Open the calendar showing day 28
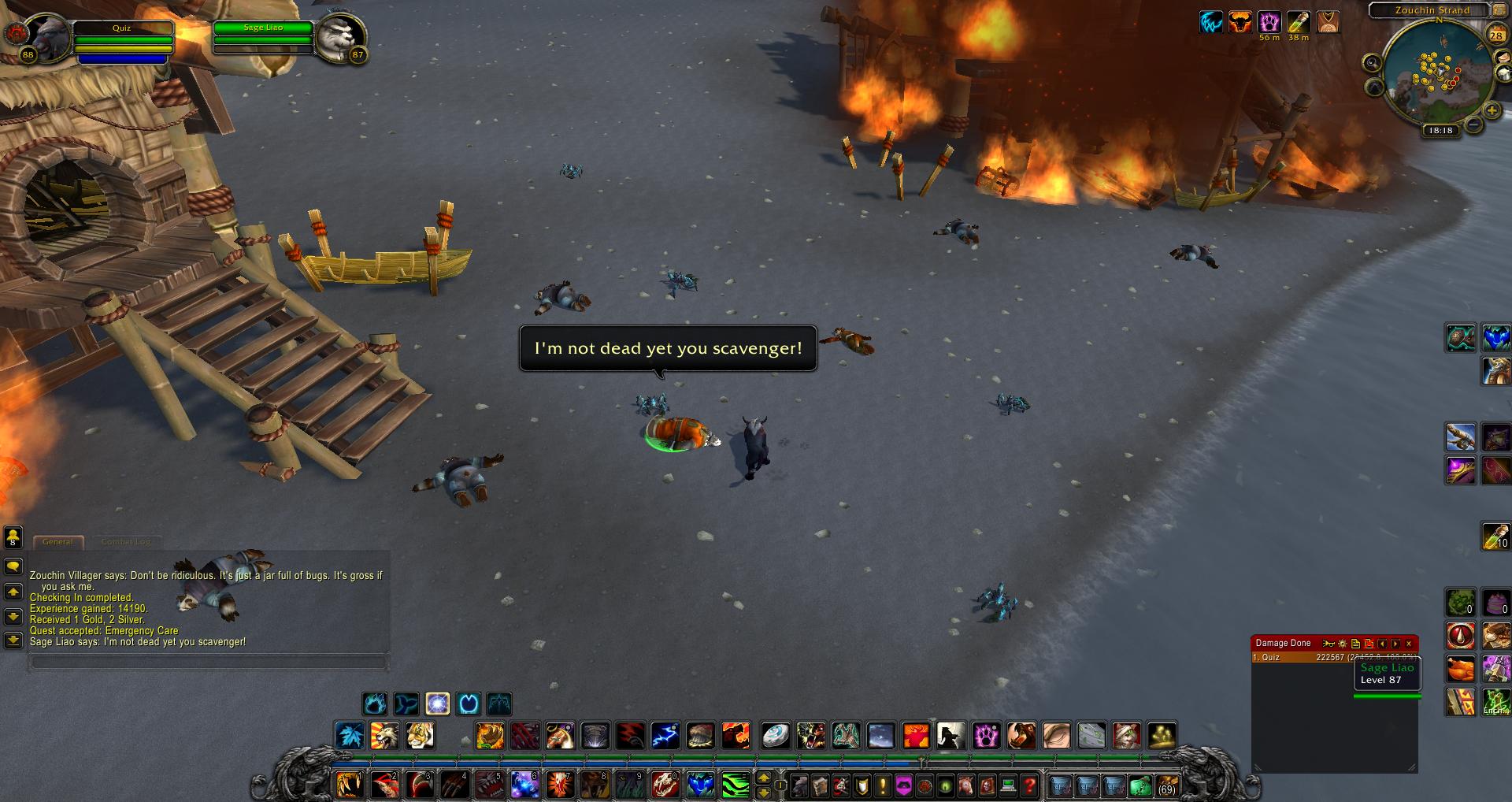 coord(1495,35)
